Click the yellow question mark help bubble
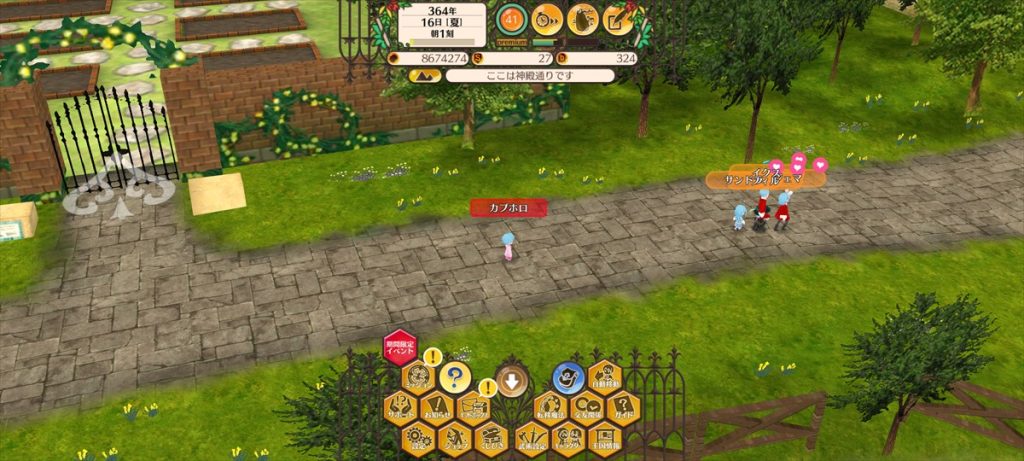The image size is (1024, 461). click(x=455, y=377)
